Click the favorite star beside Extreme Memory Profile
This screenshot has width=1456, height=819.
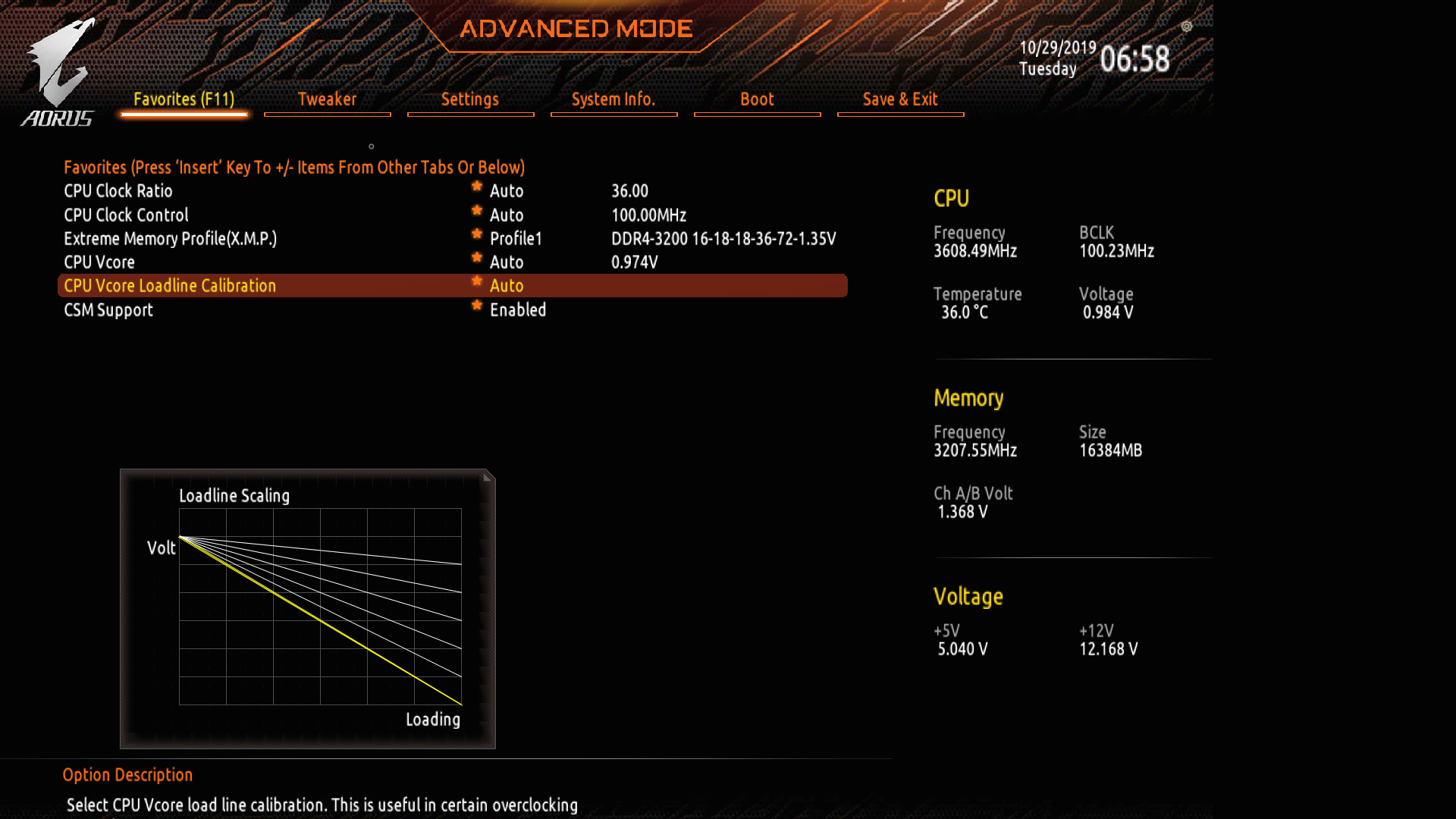pos(476,234)
